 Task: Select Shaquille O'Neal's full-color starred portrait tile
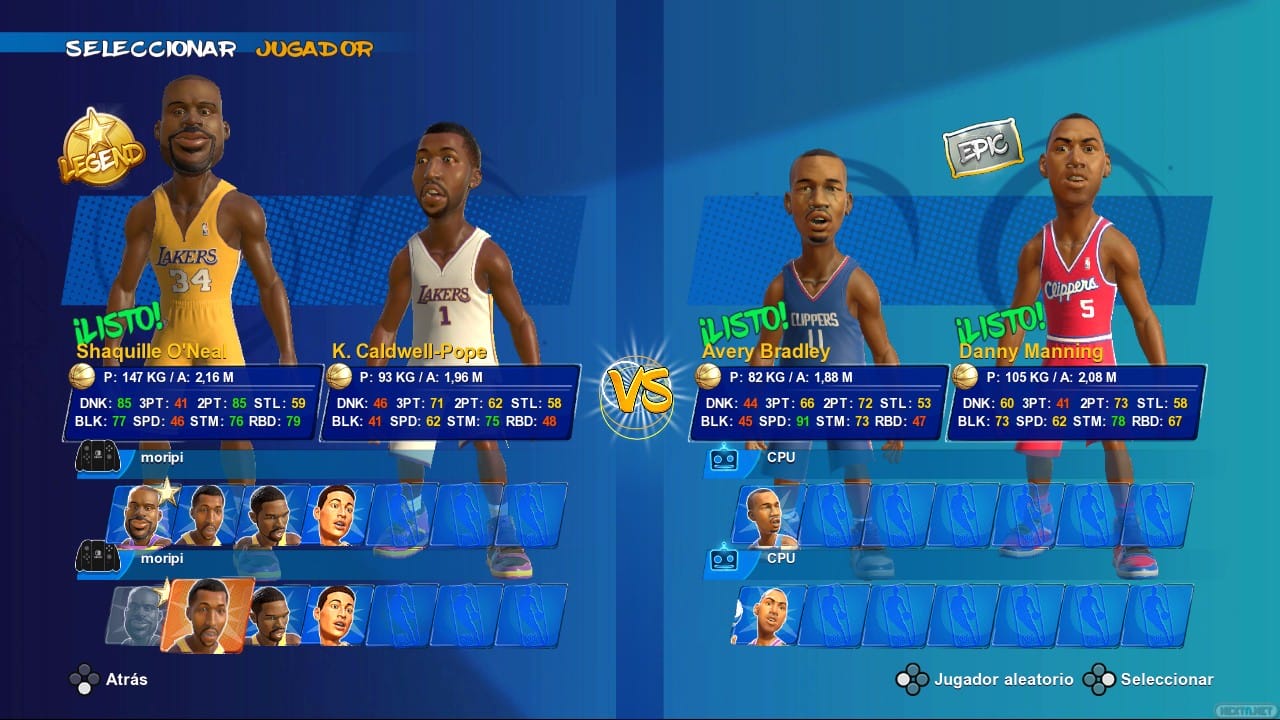(142, 516)
